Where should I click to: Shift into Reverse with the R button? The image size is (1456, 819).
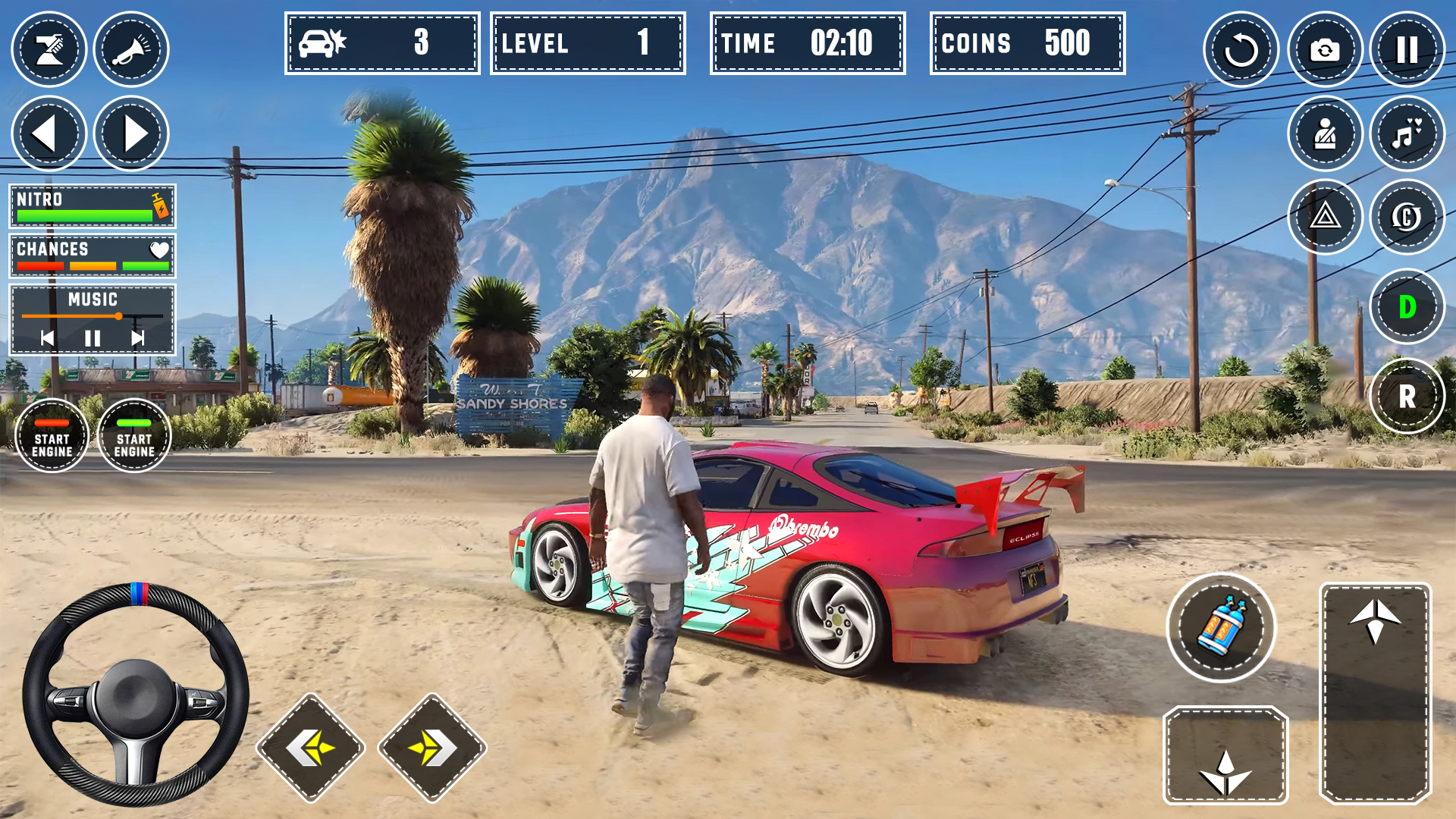pos(1407,396)
